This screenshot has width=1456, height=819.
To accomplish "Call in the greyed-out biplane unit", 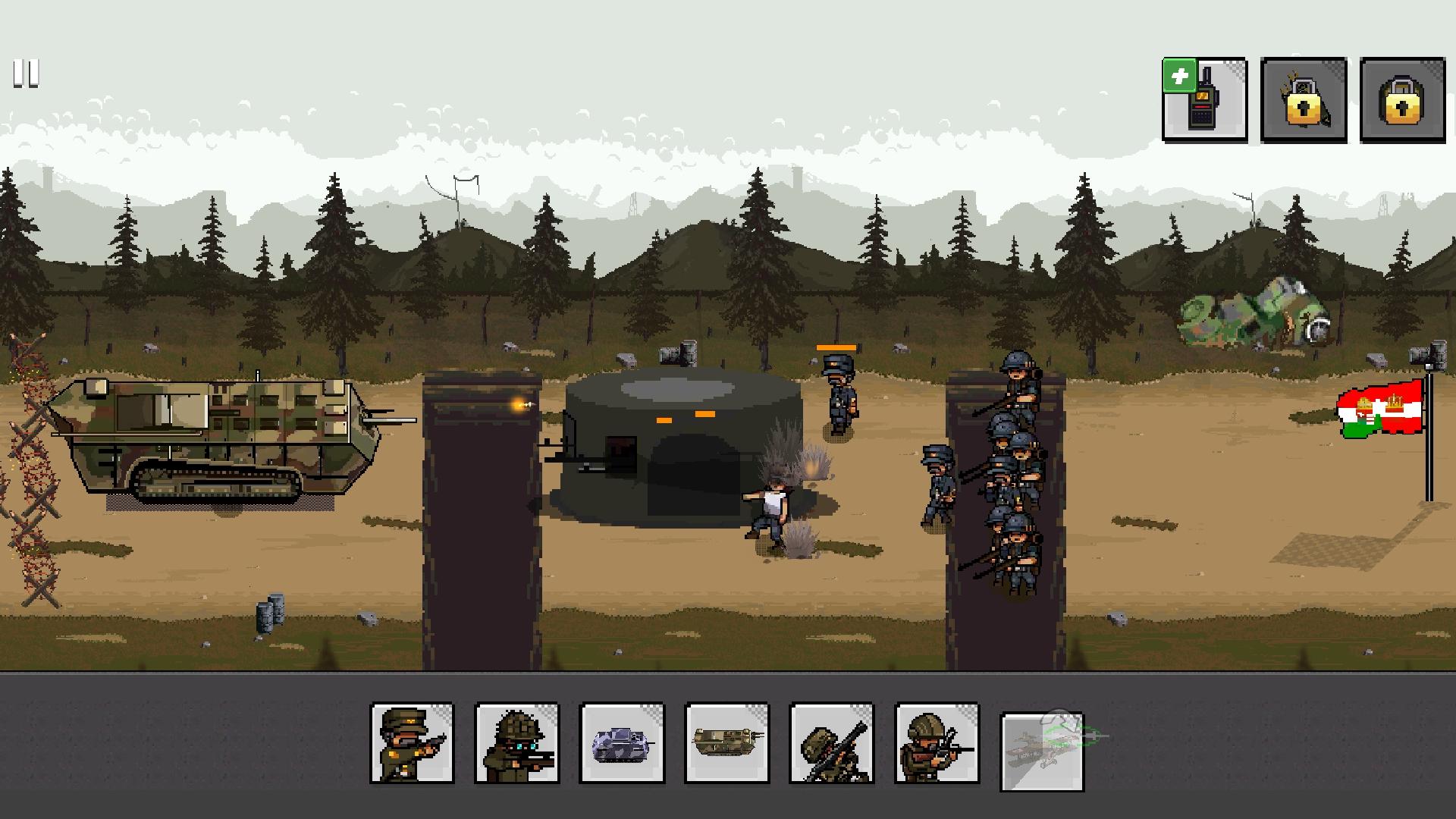I will (x=1043, y=751).
